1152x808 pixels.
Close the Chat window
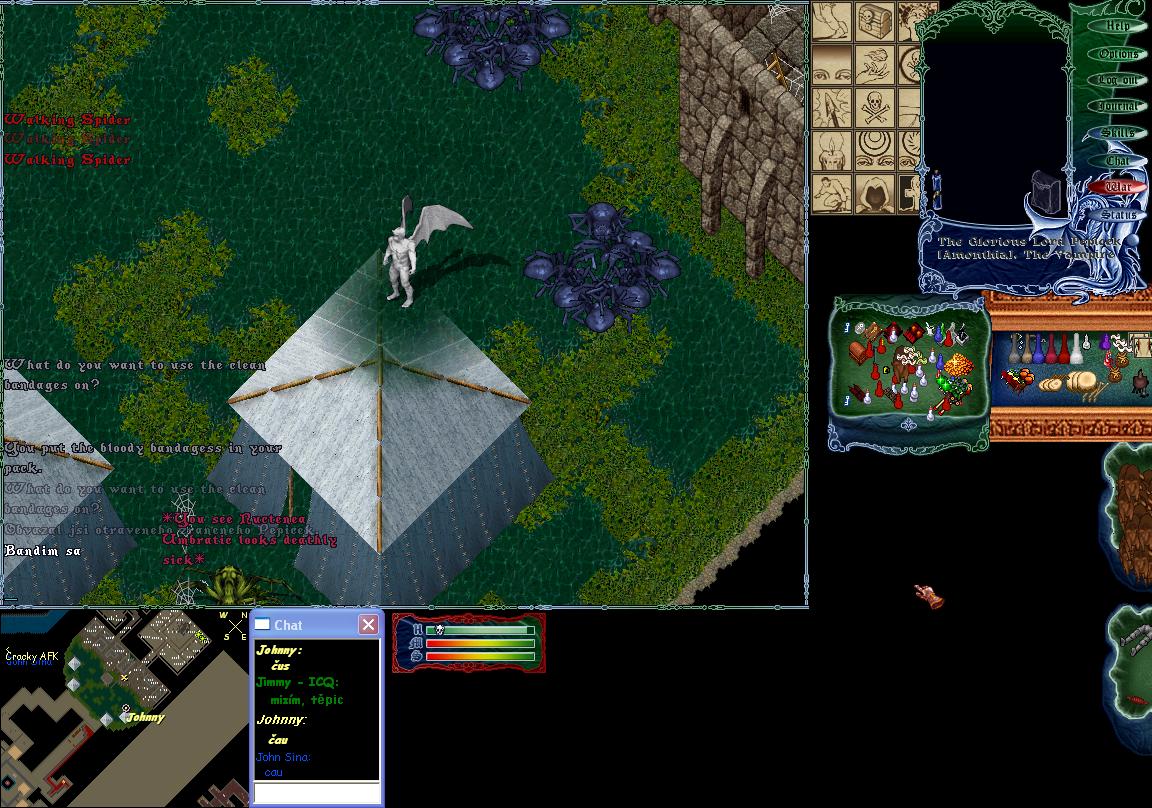point(368,625)
